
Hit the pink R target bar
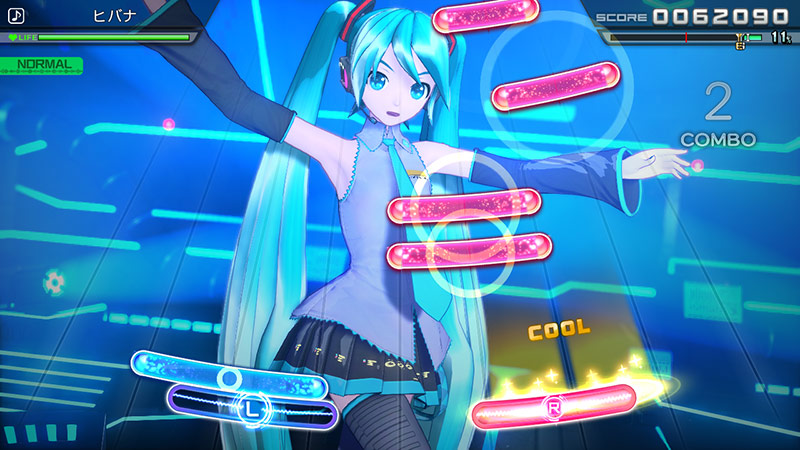[553, 407]
